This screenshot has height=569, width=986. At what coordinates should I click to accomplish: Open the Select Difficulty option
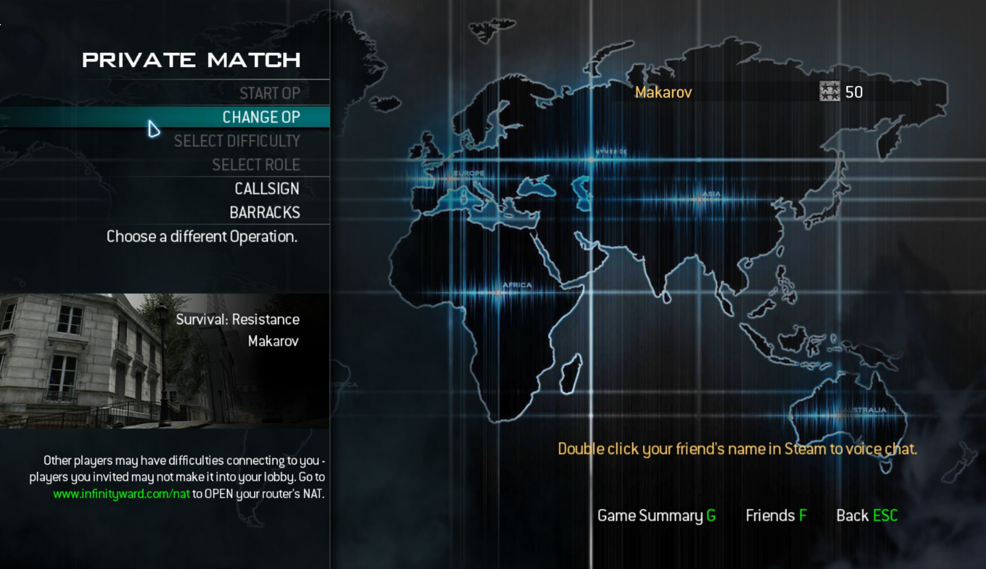(237, 141)
